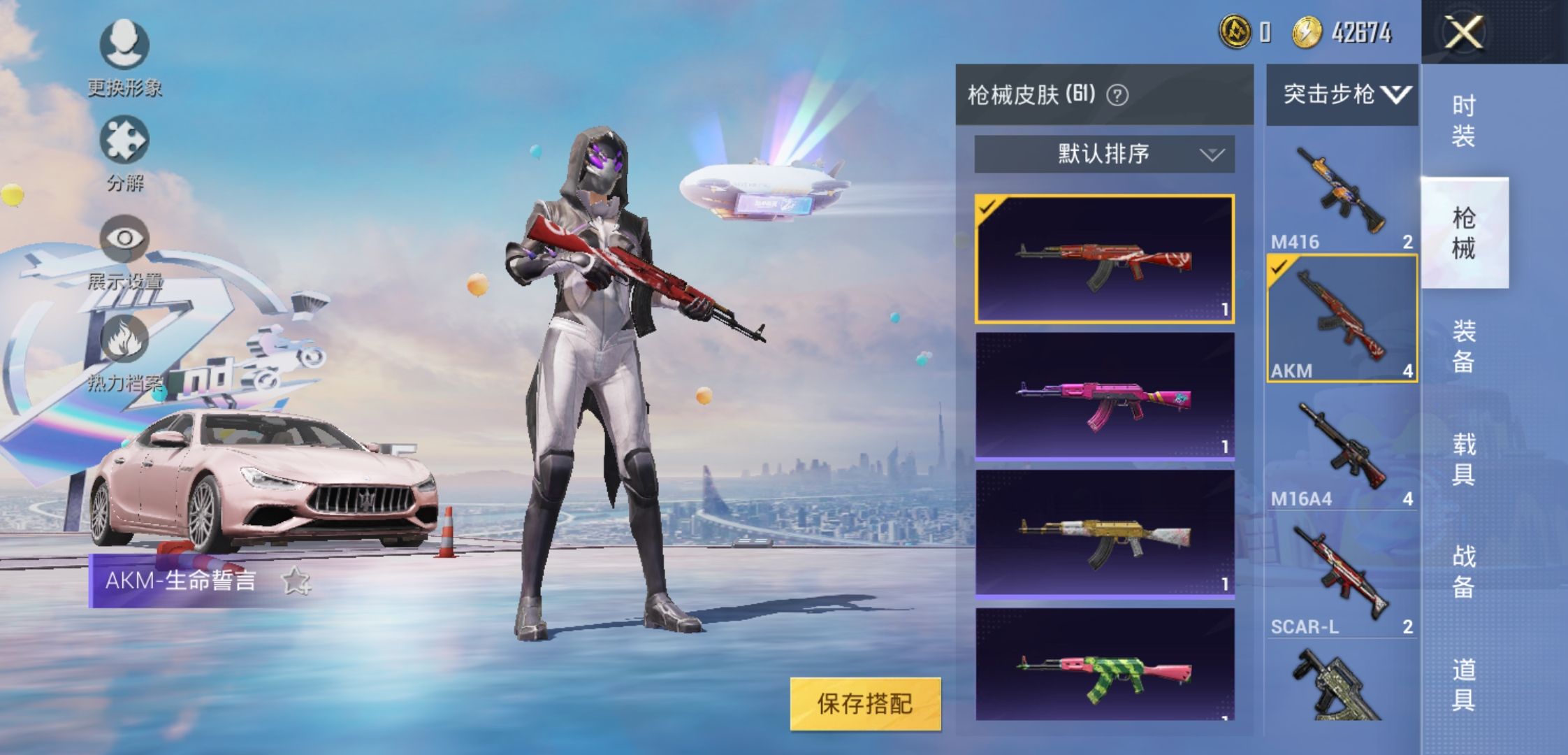Open the 更换形象 change appearance option

124,46
